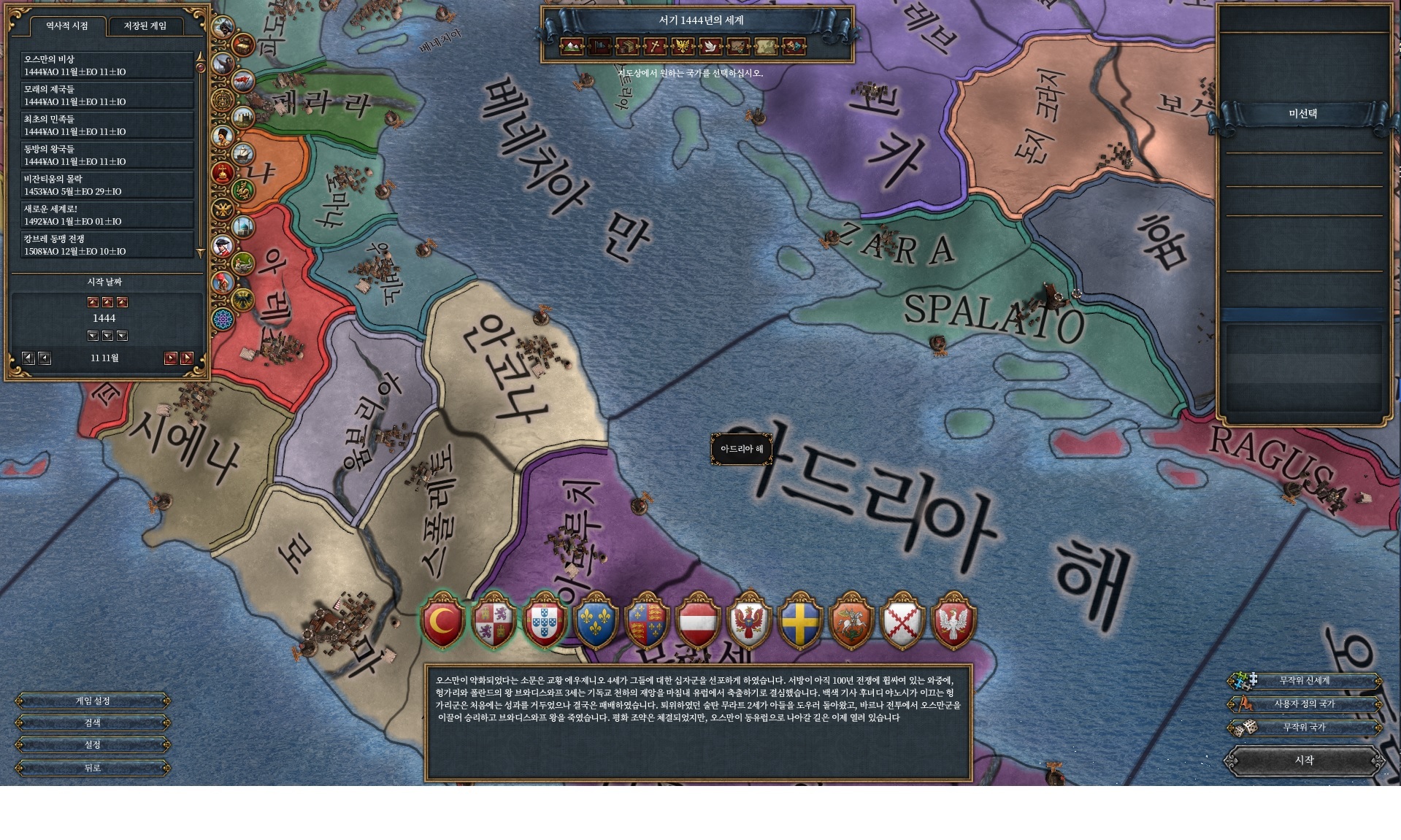This screenshot has height=840, width=1401.
Task: Open the religion map mode with cross icon
Action: point(655,47)
